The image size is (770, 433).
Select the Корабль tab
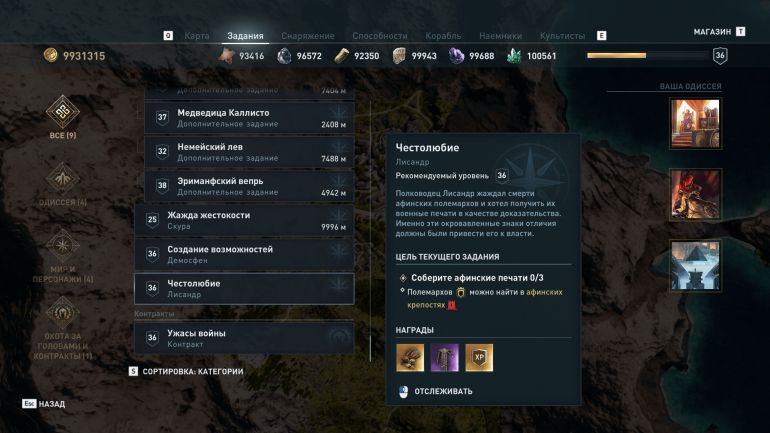[444, 36]
